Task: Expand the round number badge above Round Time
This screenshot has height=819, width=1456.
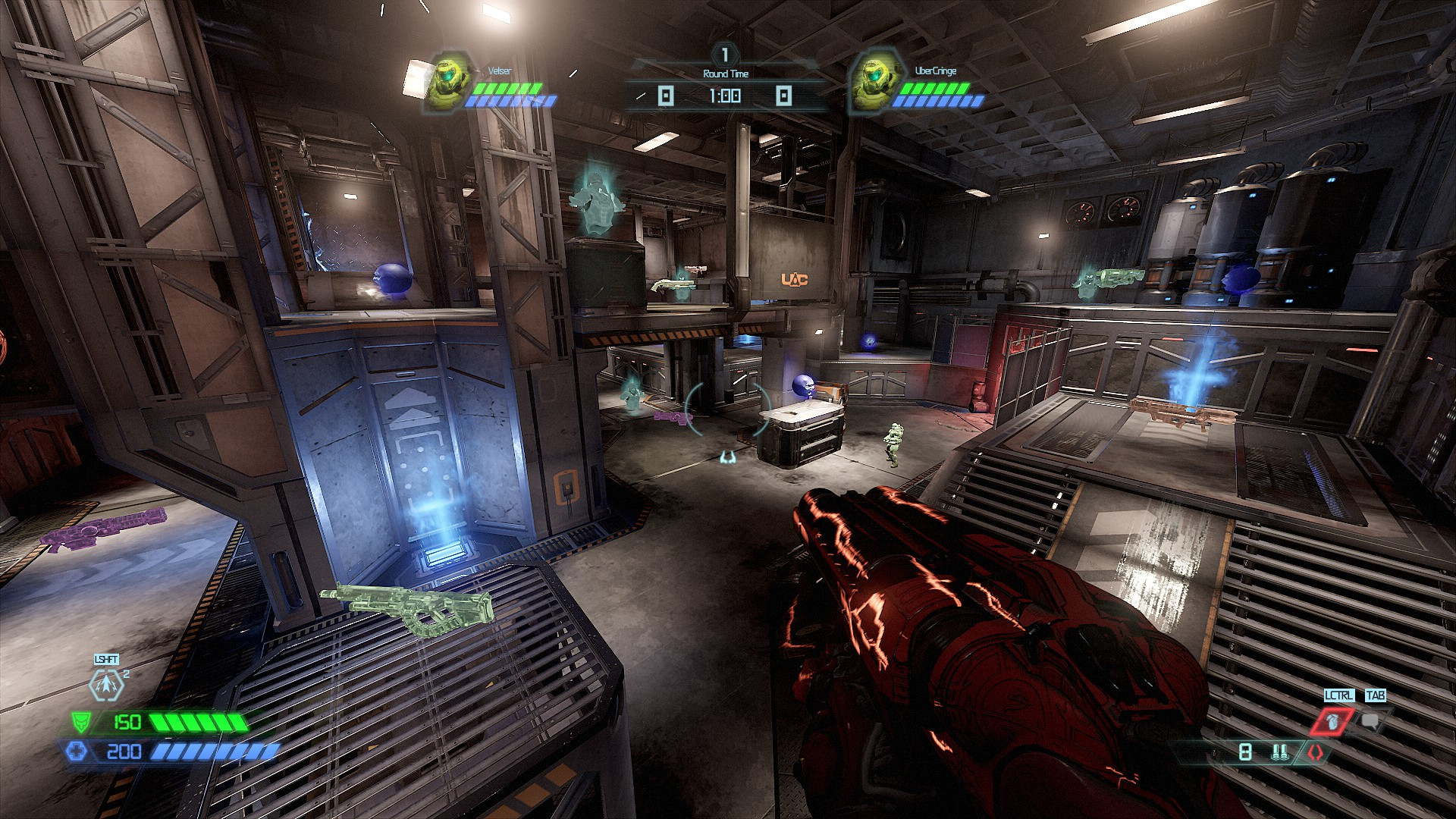Action: (x=723, y=54)
